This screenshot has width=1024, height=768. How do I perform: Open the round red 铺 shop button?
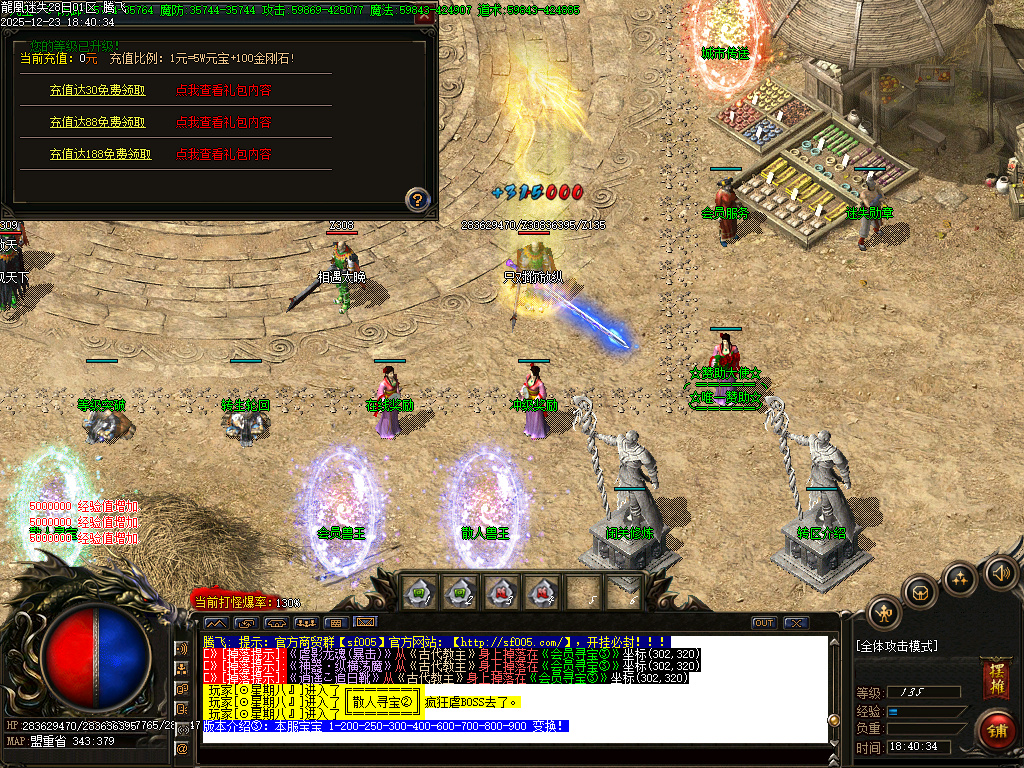pos(997,728)
